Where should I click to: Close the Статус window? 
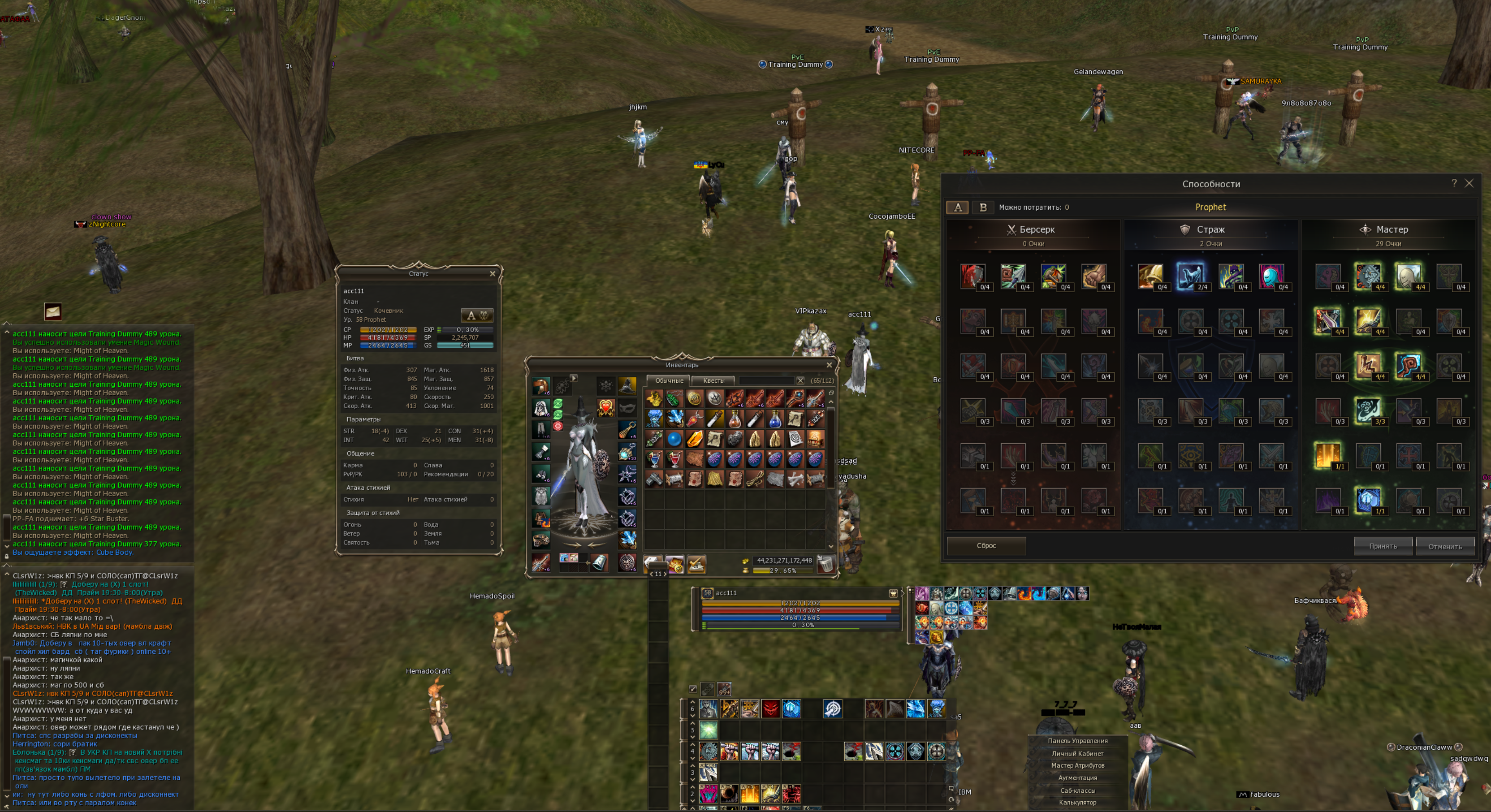pos(493,273)
